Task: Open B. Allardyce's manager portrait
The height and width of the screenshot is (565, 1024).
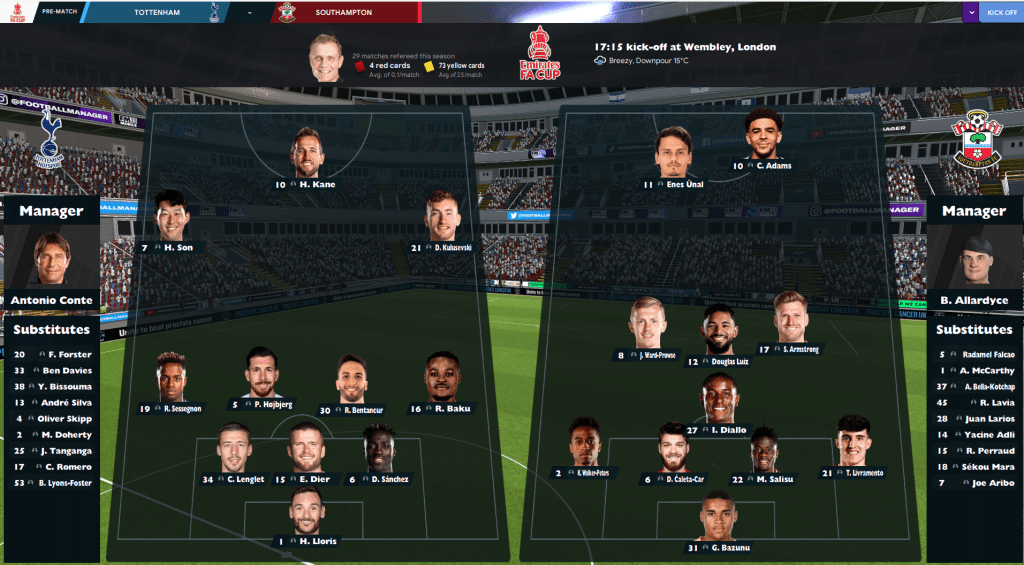Action: coord(973,260)
